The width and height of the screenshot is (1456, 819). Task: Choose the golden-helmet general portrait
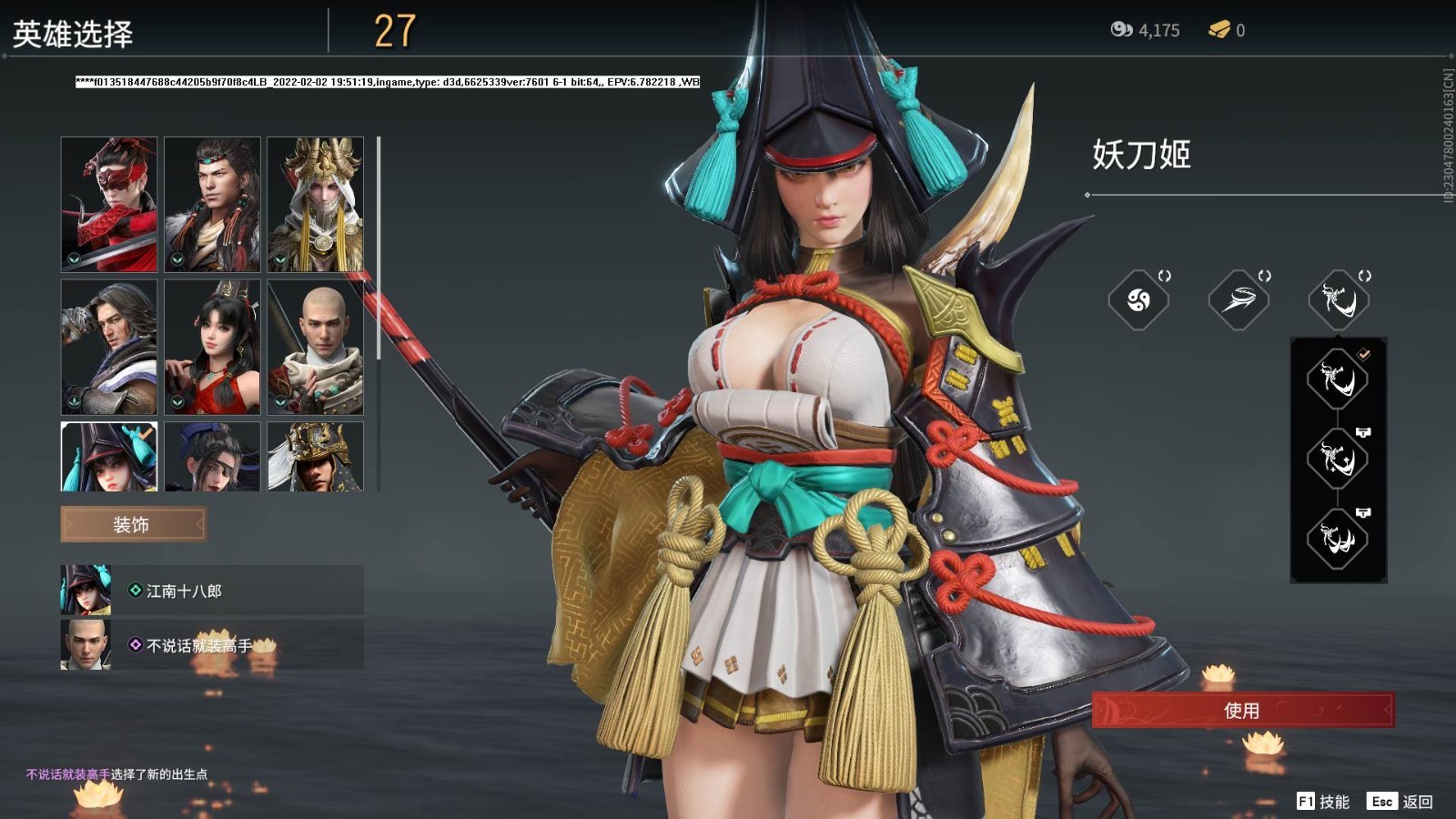pos(315,457)
